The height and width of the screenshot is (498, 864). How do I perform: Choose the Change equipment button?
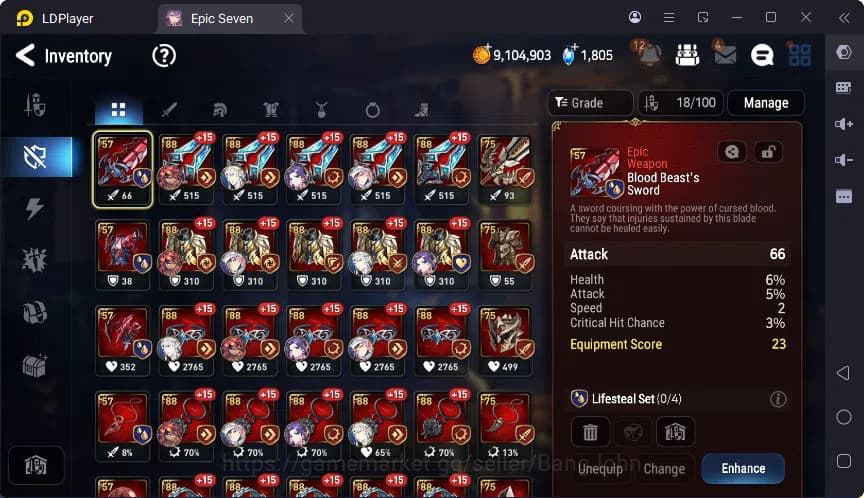(x=664, y=468)
